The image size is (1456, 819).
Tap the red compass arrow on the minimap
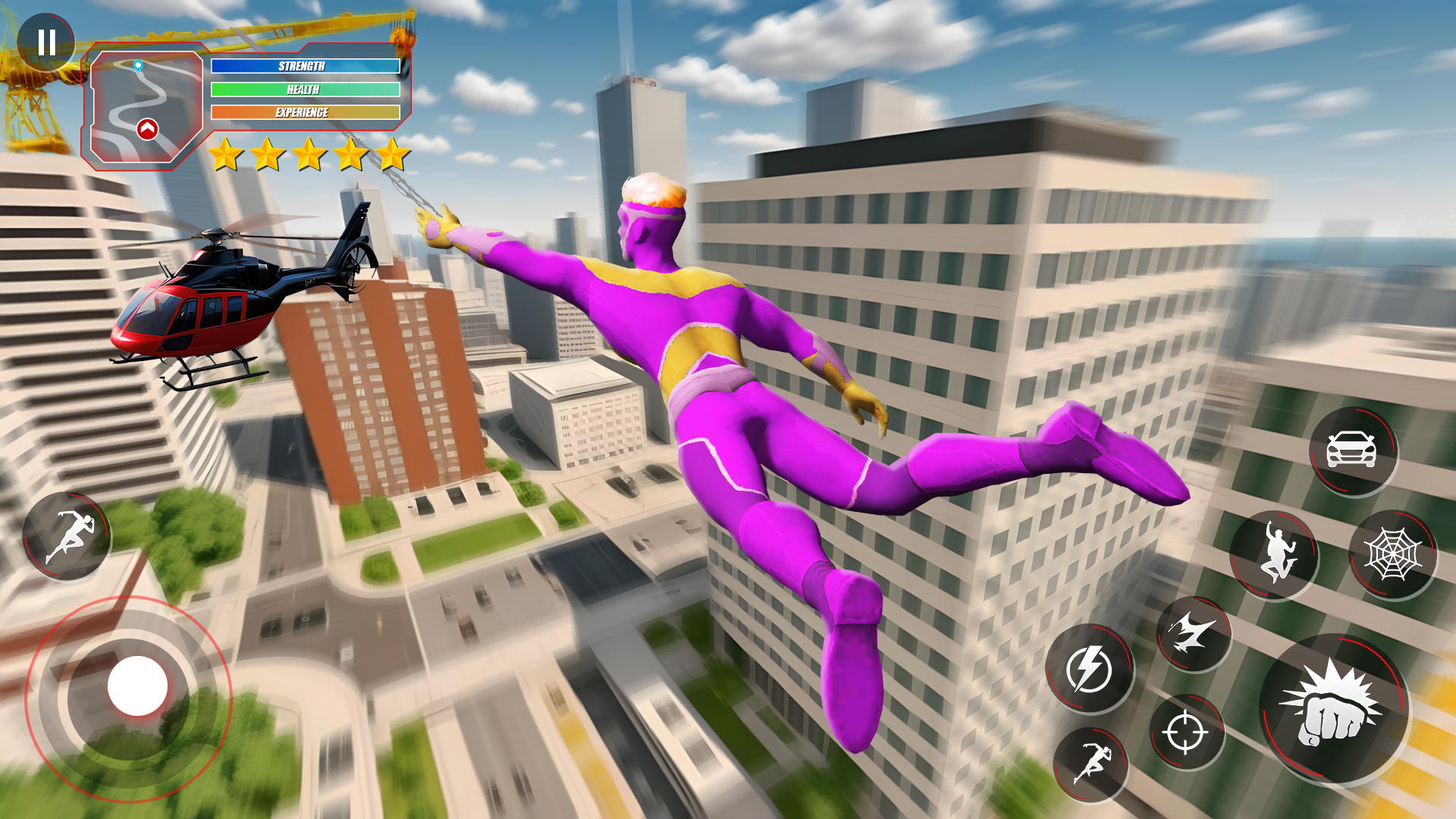(149, 130)
